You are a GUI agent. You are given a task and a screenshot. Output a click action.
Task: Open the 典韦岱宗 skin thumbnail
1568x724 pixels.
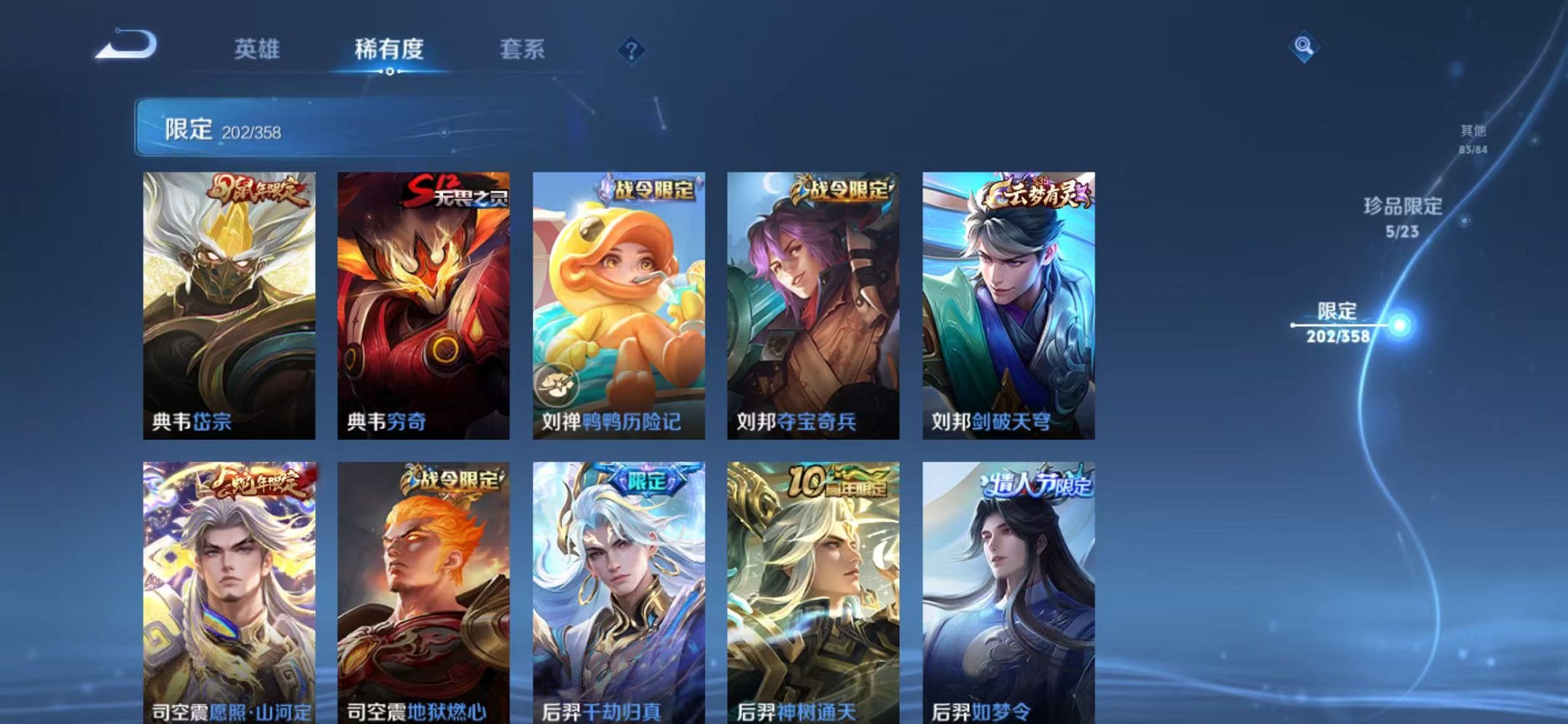point(230,302)
